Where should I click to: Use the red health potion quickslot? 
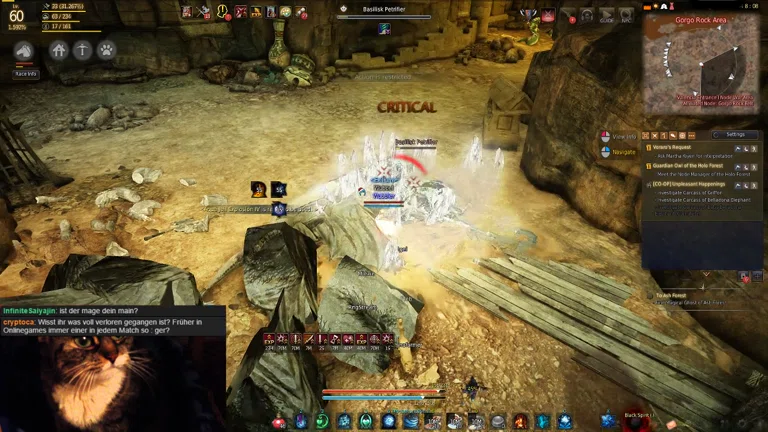[278, 422]
